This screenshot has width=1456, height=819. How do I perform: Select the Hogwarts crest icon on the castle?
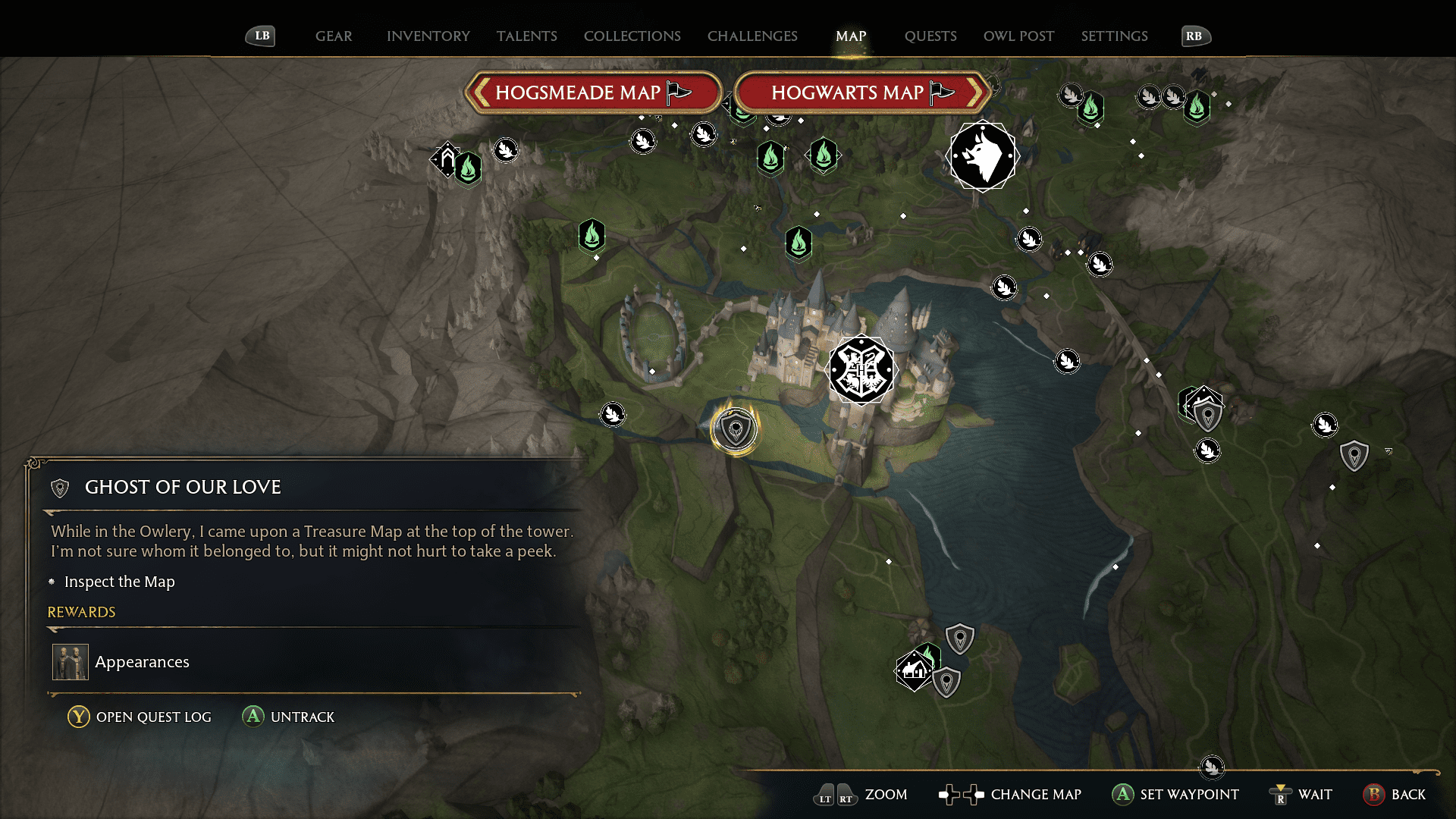tap(862, 370)
